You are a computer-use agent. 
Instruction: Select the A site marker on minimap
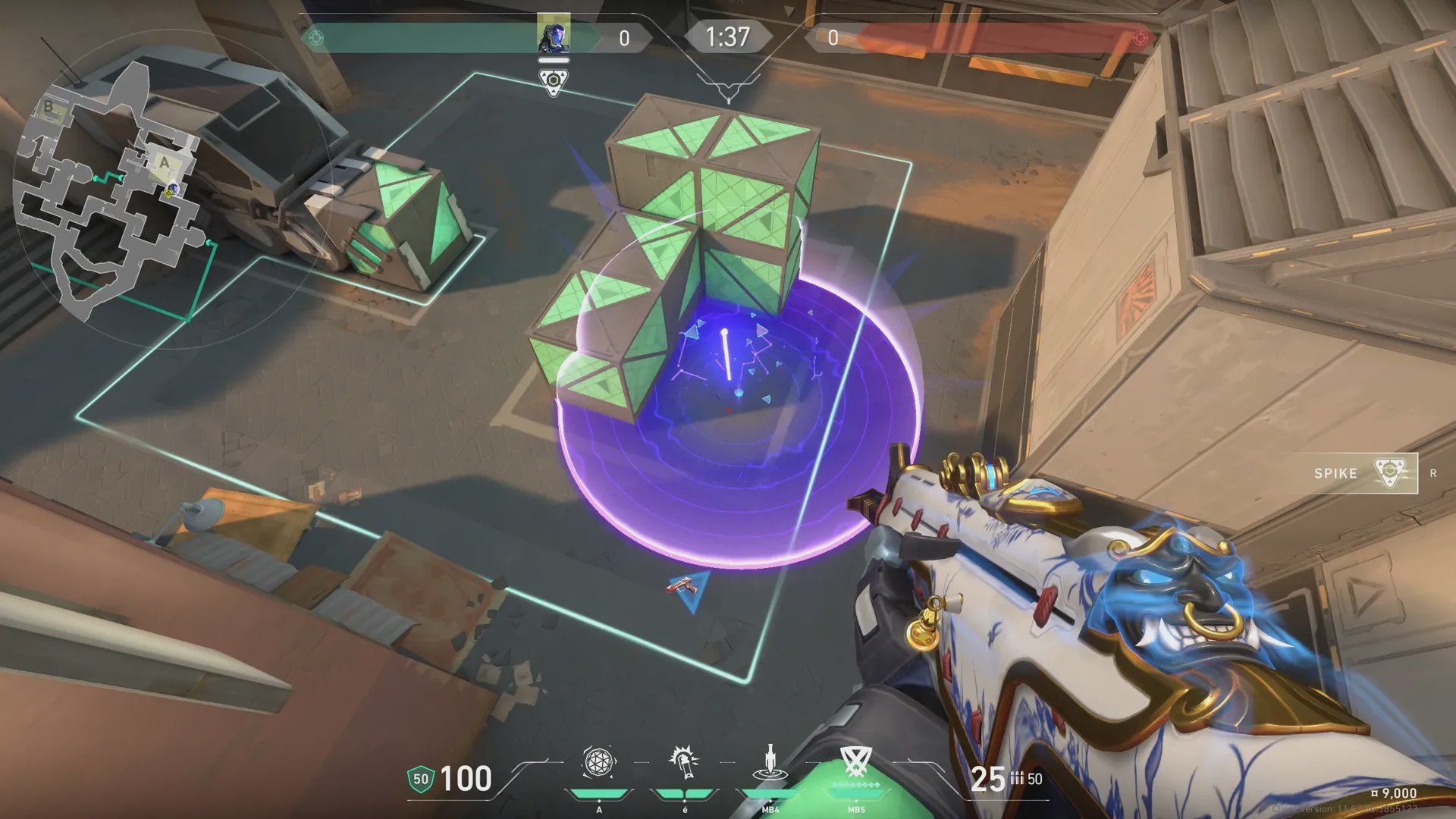(165, 162)
